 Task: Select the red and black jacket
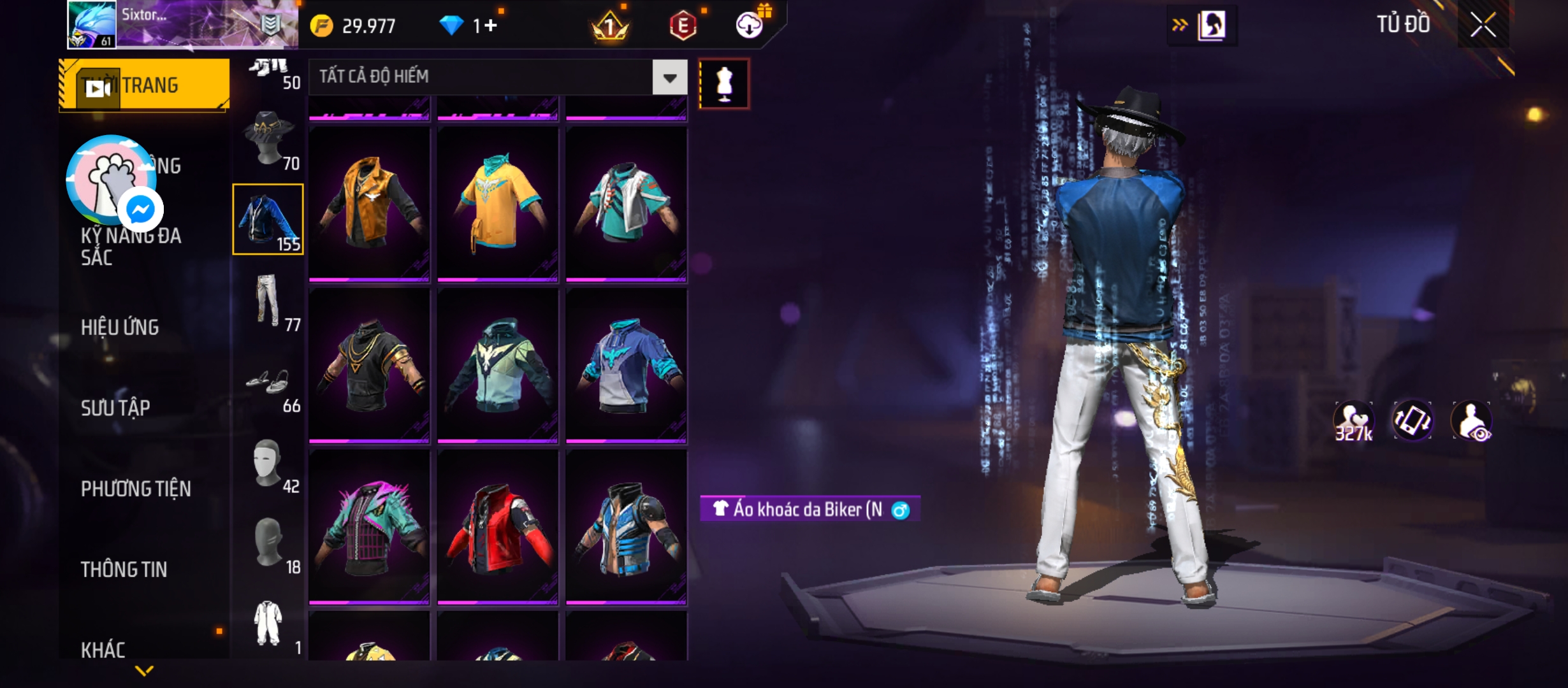(x=498, y=527)
